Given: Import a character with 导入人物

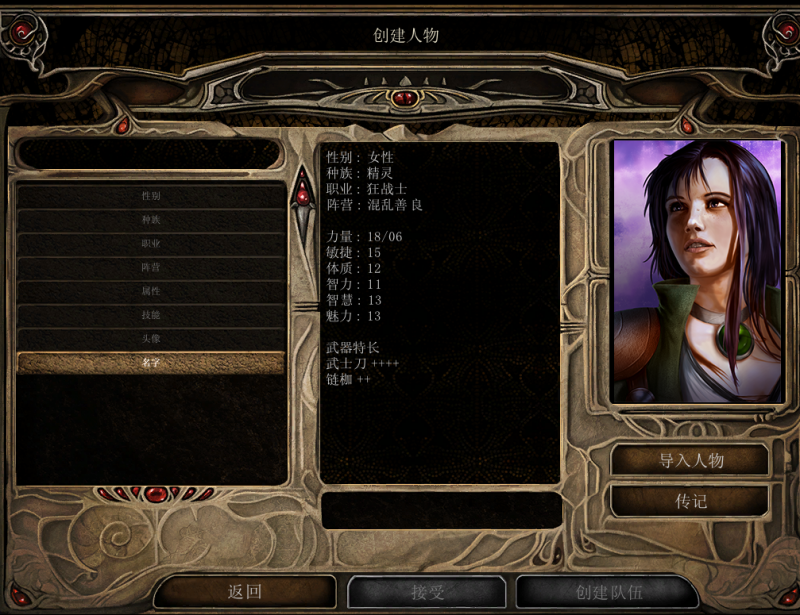Looking at the screenshot, I should (690, 461).
